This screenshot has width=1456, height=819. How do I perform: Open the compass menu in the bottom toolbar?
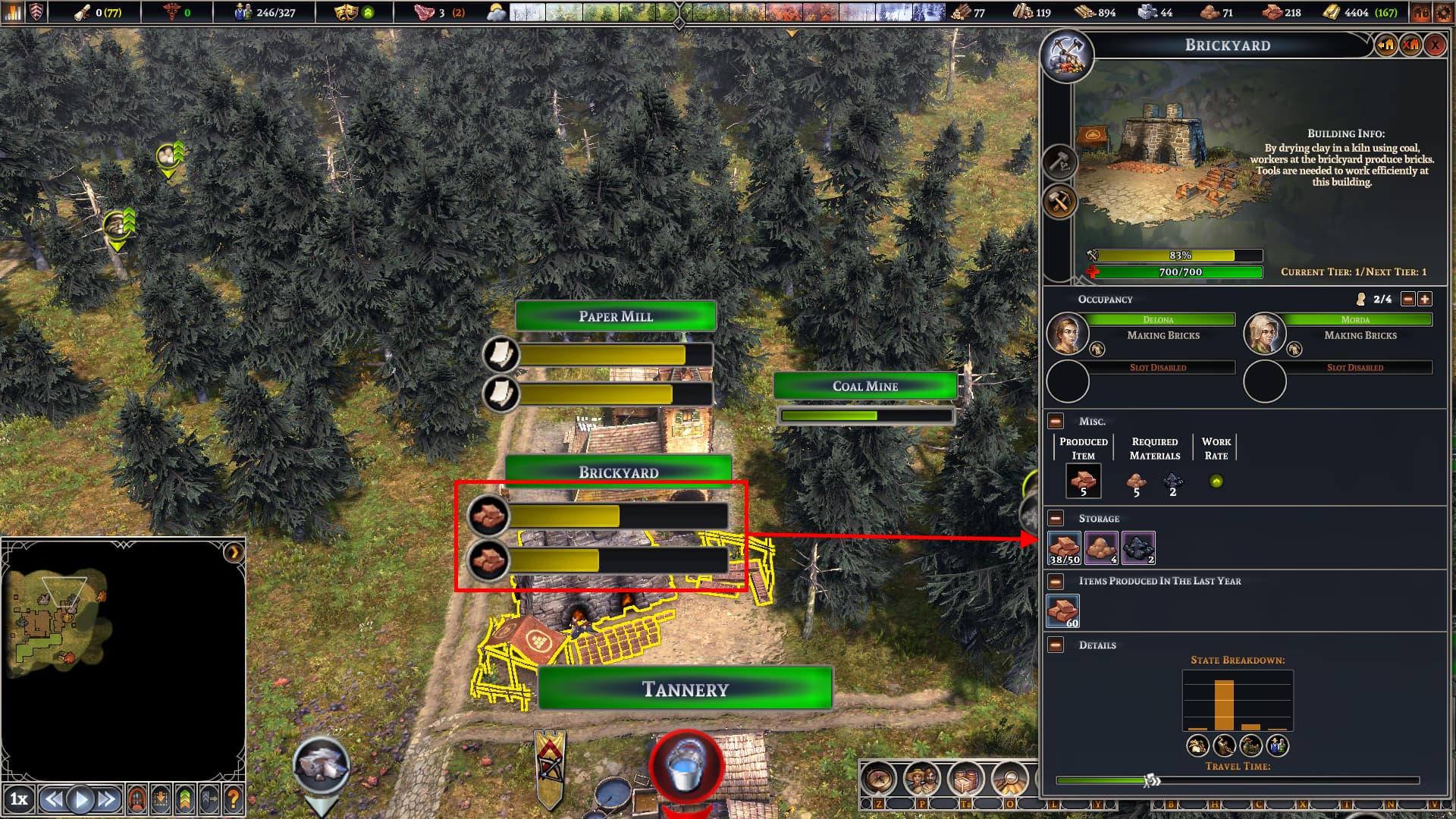tap(878, 778)
